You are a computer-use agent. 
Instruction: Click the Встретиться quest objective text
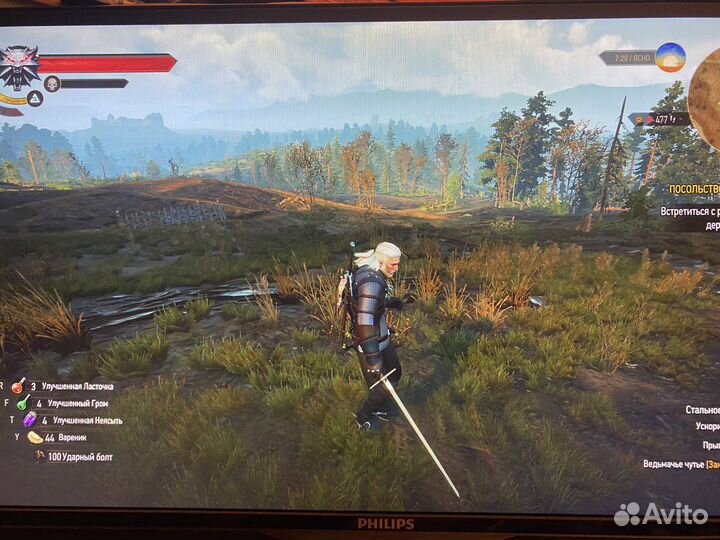(690, 212)
